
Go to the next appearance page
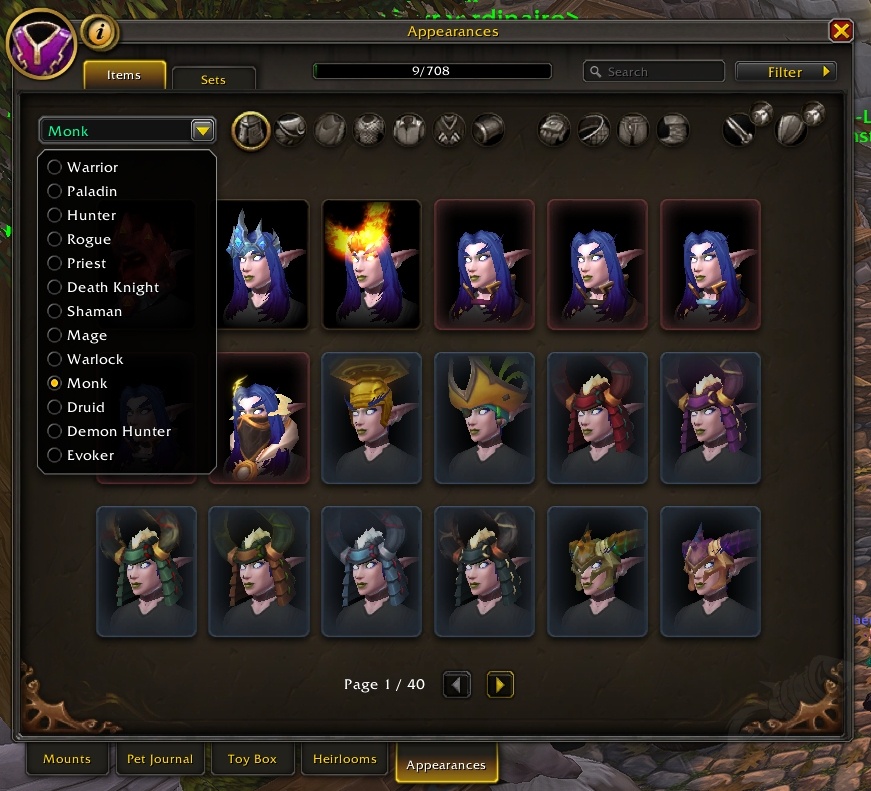pos(500,685)
